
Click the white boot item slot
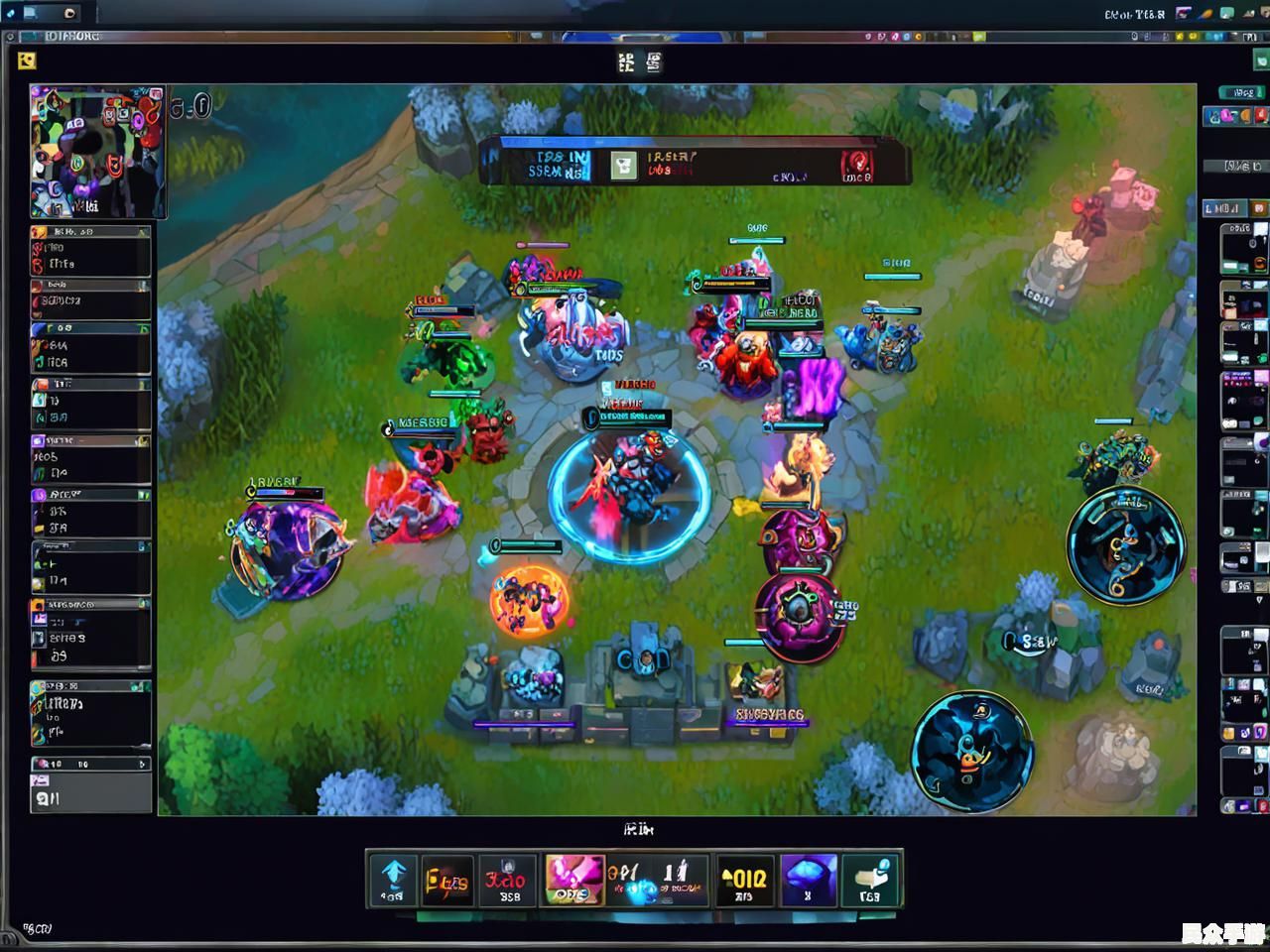pyautogui.click(x=869, y=880)
